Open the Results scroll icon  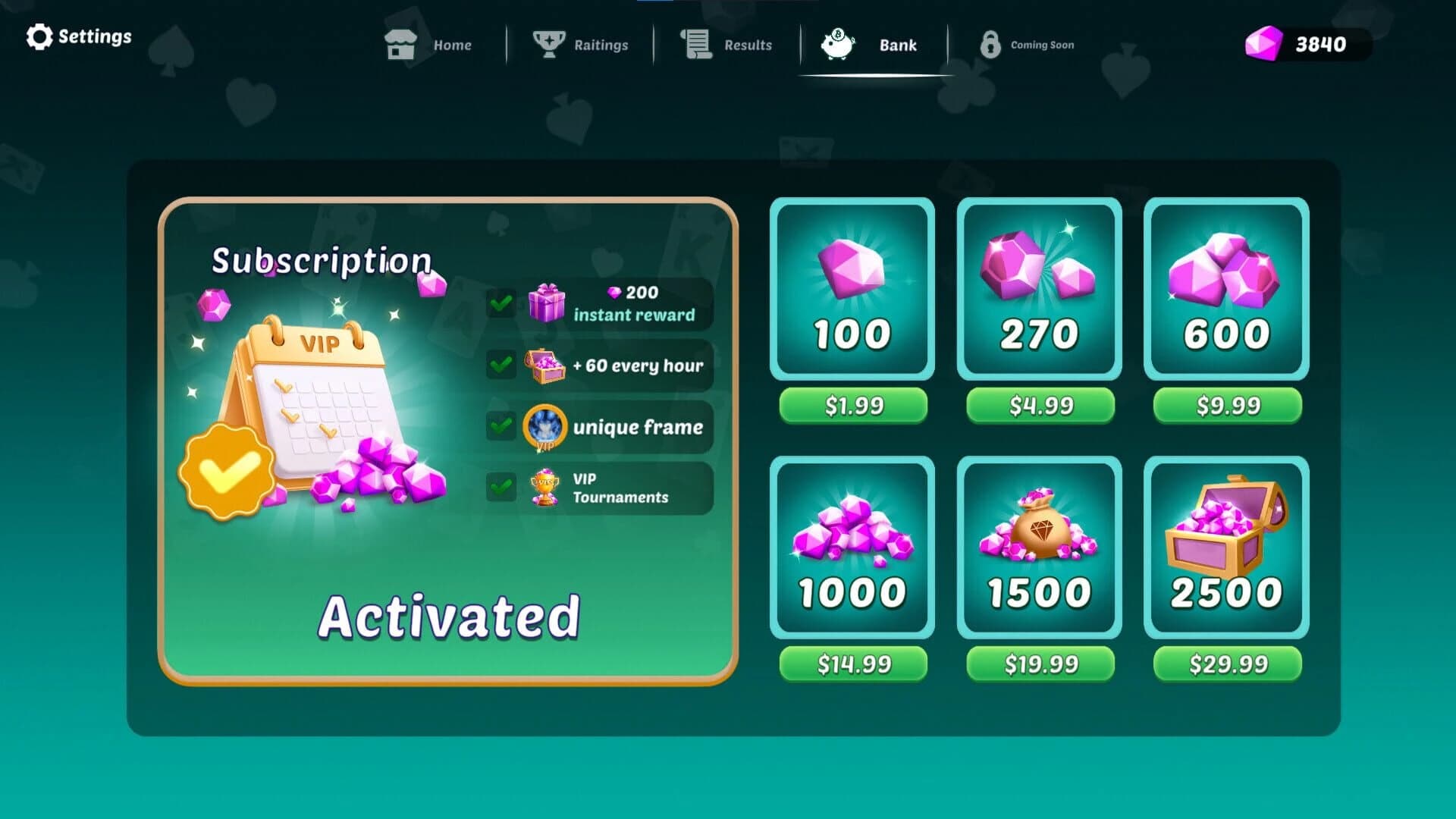point(695,44)
